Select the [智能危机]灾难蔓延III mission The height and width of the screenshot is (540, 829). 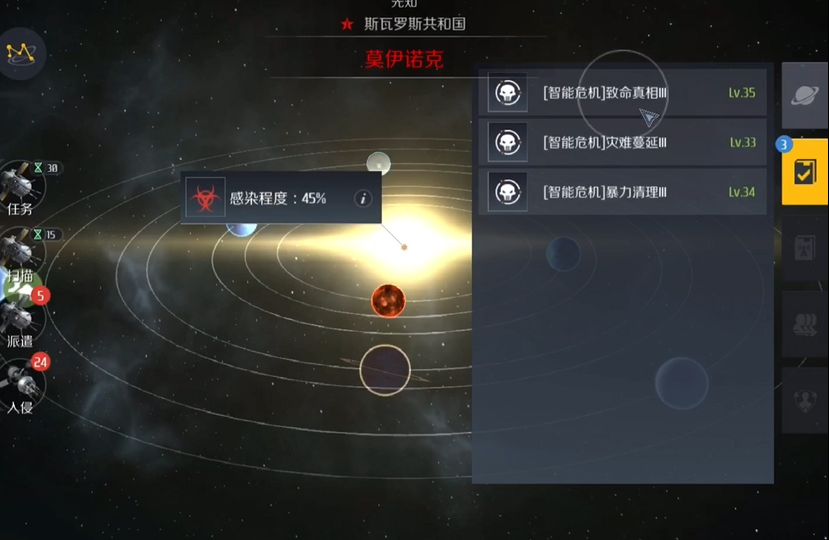[x=622, y=142]
